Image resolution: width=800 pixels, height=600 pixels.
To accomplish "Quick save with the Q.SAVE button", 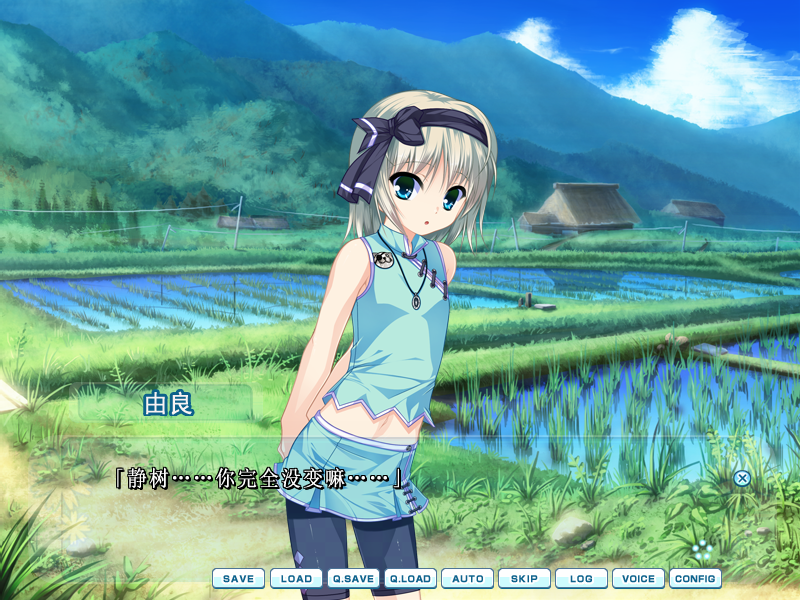I will [x=353, y=578].
